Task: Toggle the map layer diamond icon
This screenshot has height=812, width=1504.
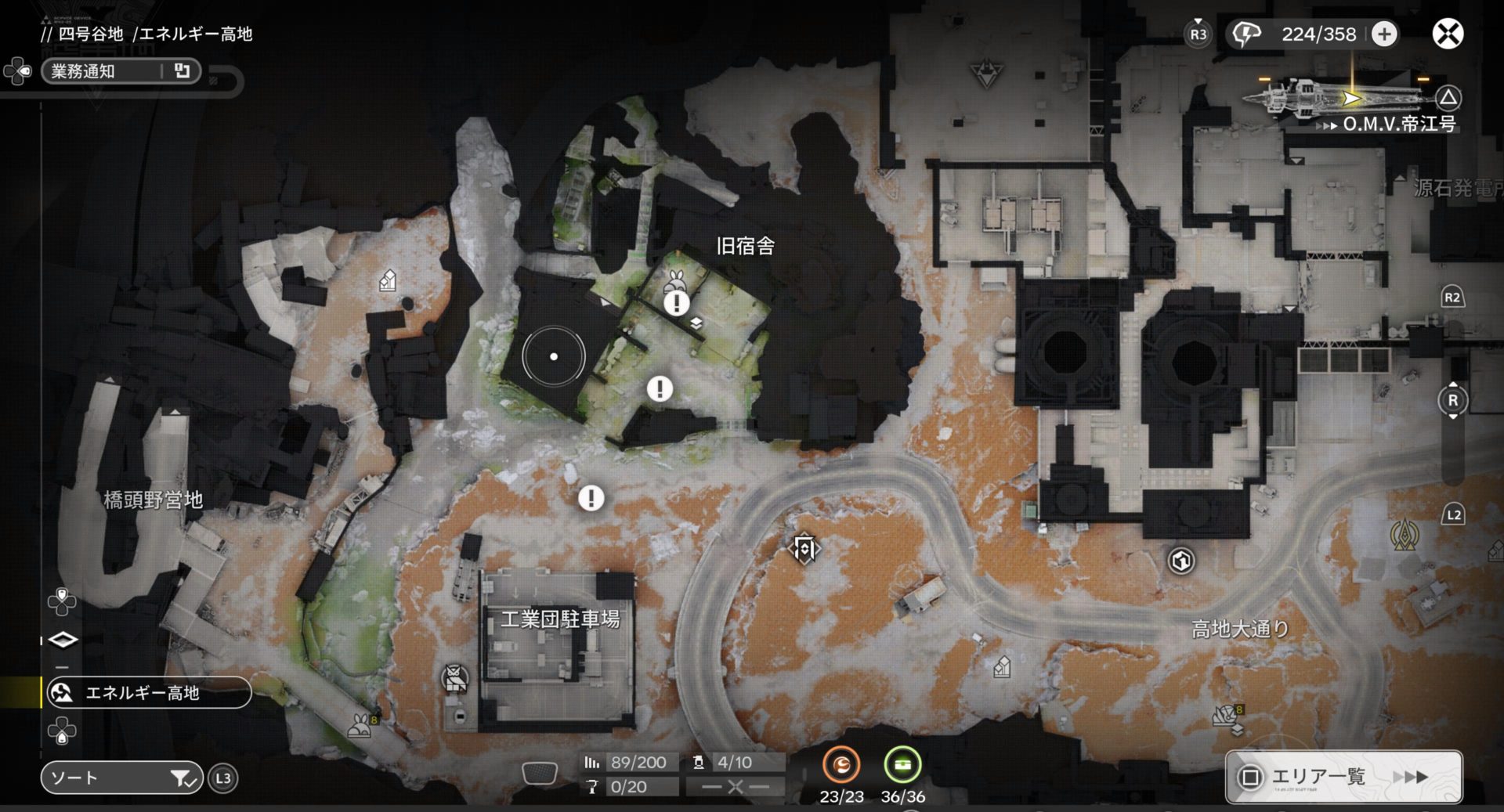Action: tap(63, 640)
